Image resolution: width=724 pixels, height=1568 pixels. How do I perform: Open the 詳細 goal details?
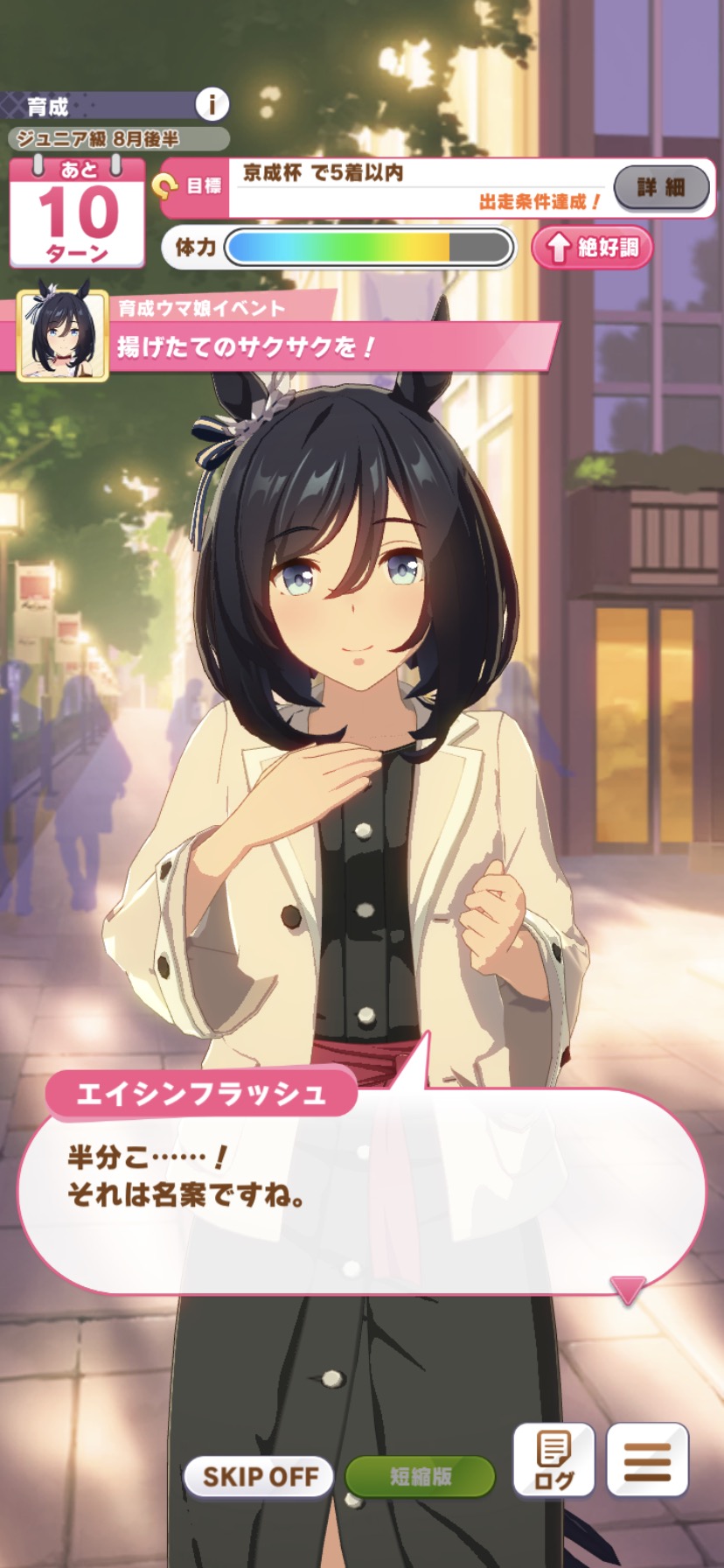tap(661, 187)
